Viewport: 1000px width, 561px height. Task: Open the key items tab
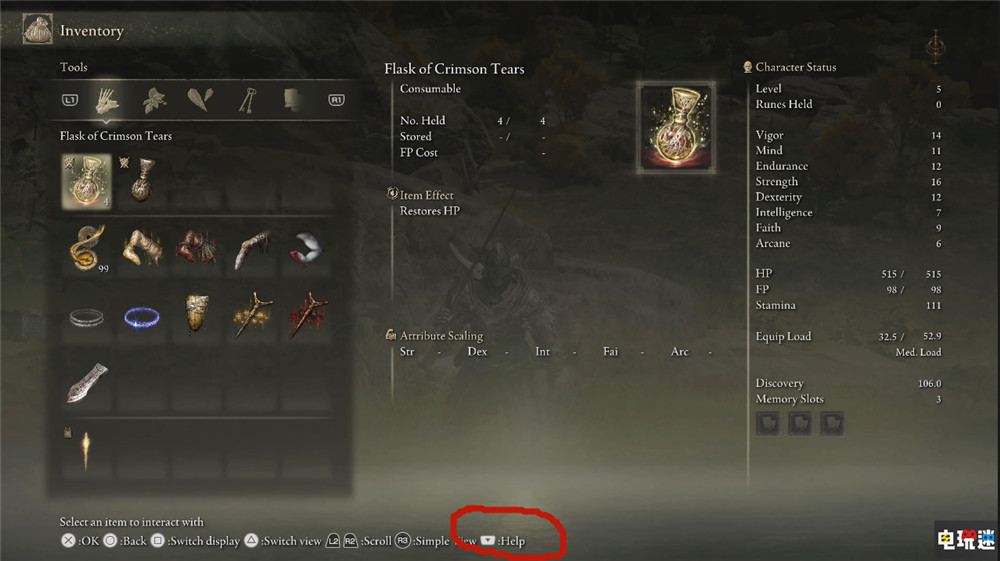(246, 100)
